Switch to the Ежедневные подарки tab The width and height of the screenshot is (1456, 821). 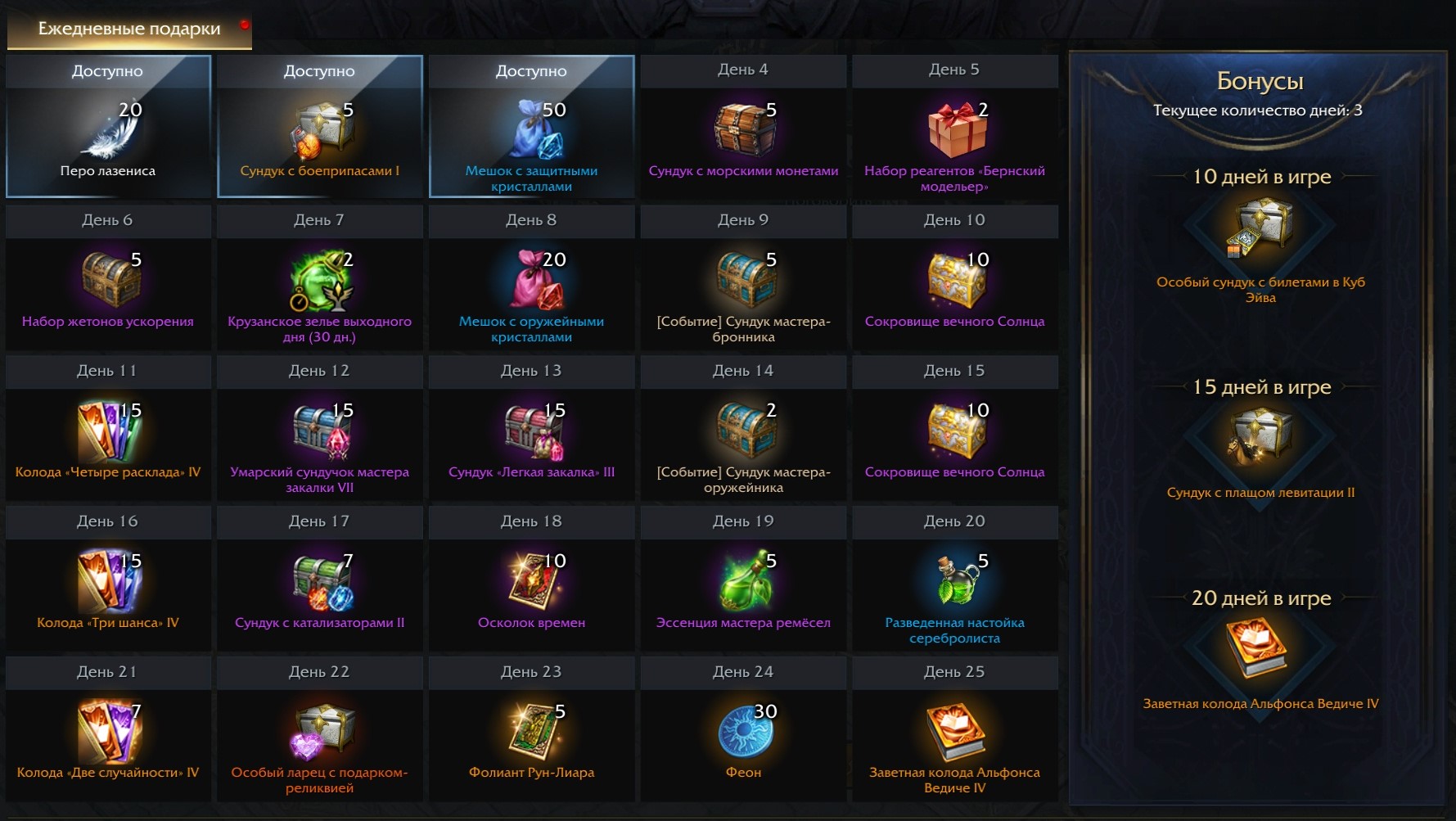coord(129,29)
